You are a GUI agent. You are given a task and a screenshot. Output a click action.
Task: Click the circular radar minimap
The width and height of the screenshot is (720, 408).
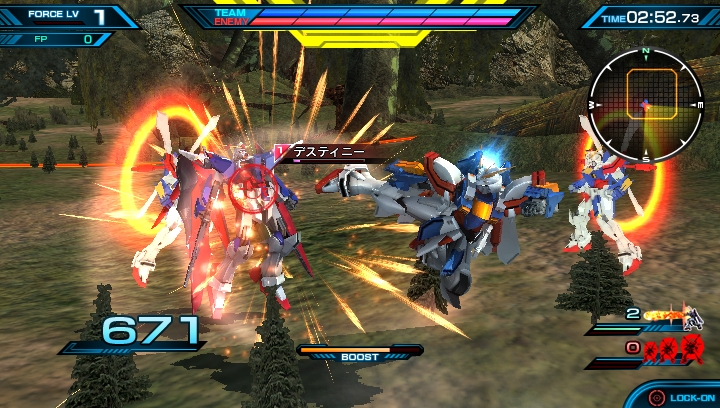(645, 103)
